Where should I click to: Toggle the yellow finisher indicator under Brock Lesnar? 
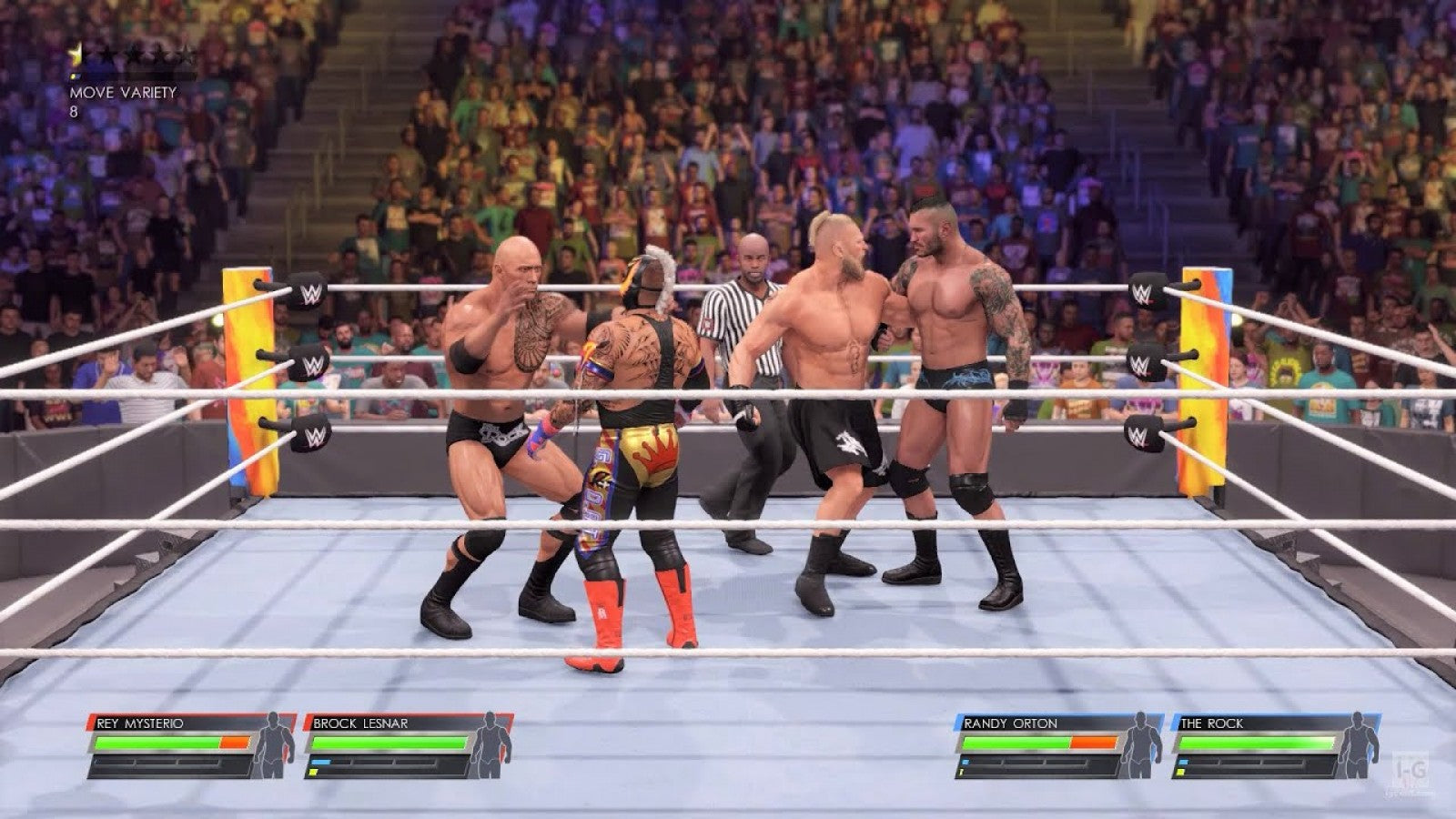(313, 771)
